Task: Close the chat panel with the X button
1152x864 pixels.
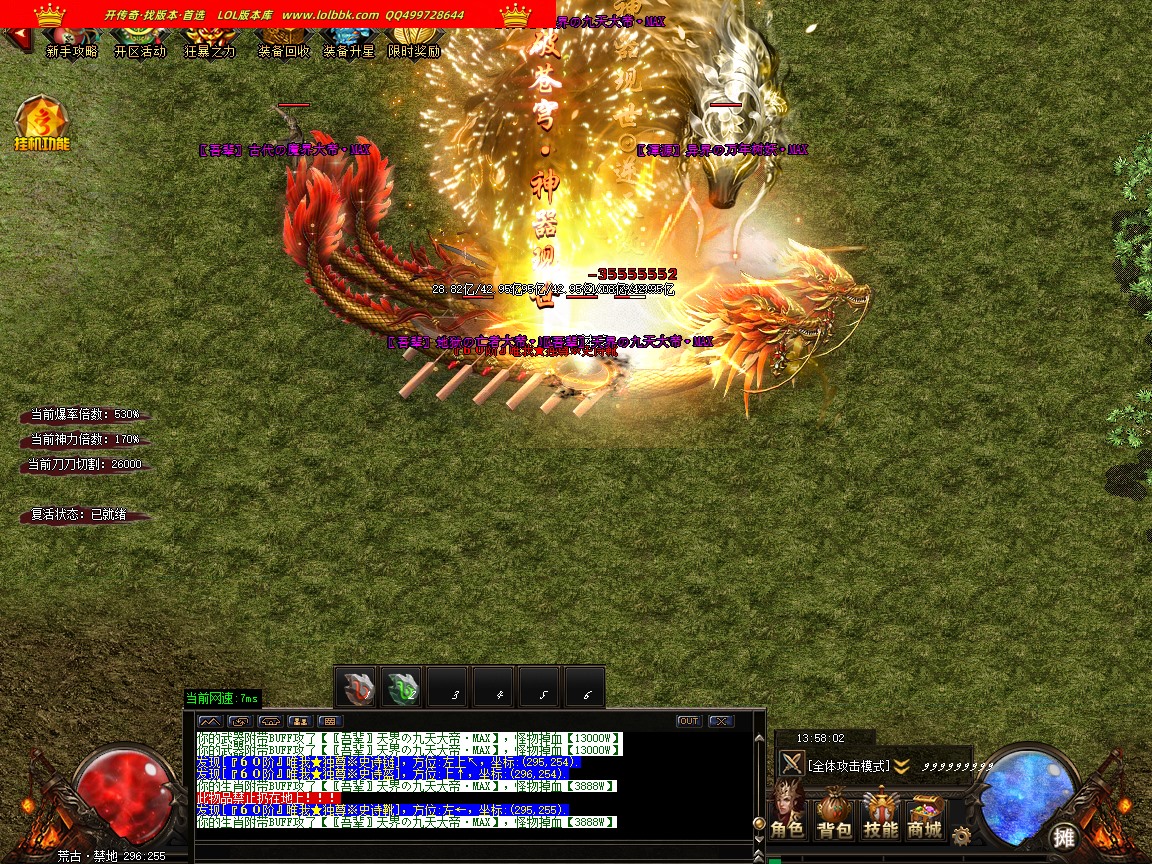Action: [720, 721]
